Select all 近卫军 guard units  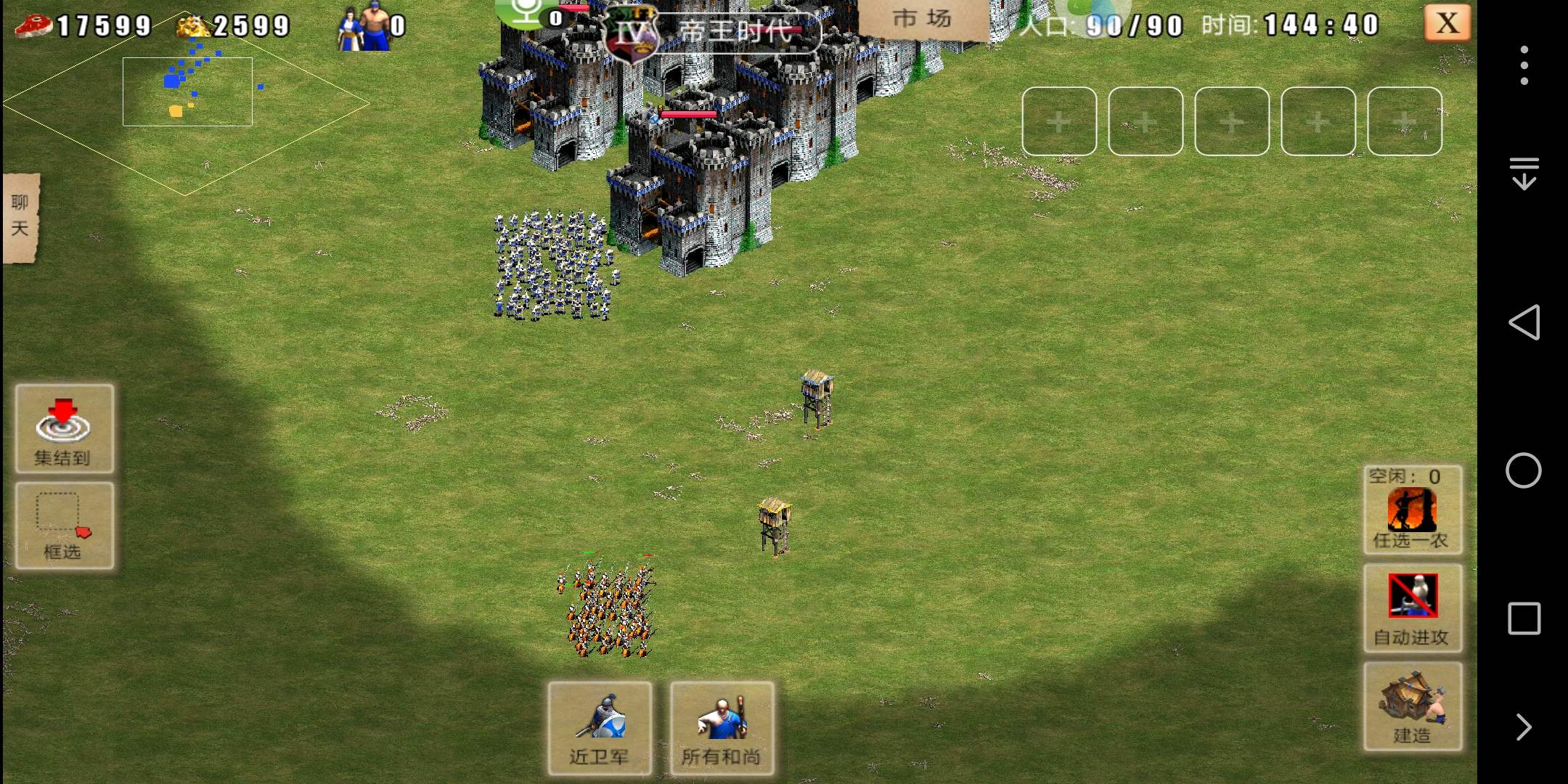tap(599, 728)
